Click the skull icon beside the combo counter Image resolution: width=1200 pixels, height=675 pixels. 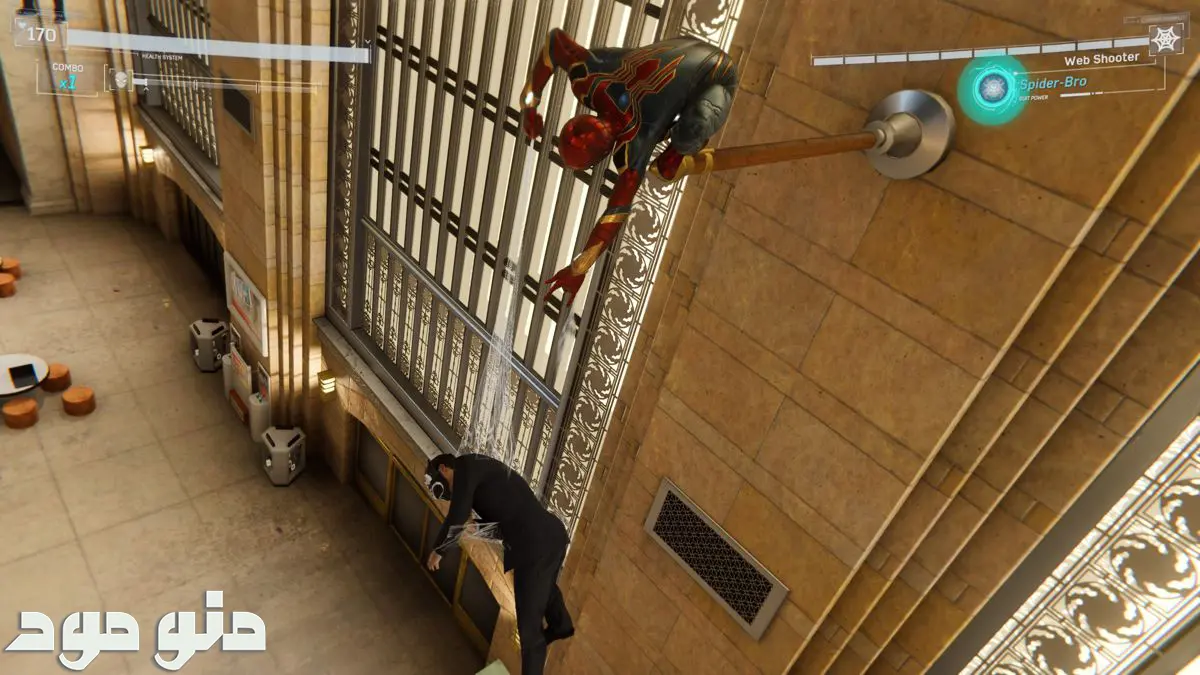[118, 78]
